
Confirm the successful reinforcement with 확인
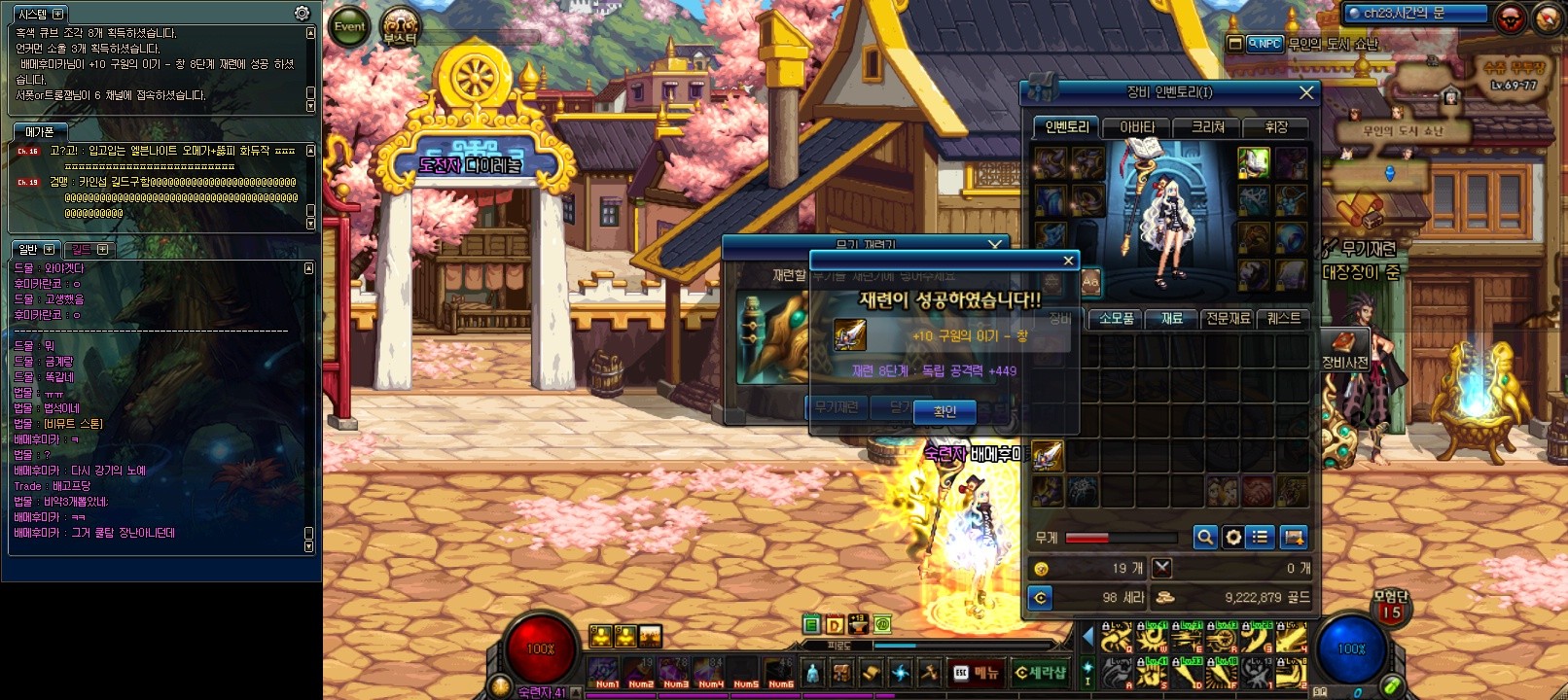click(x=944, y=412)
